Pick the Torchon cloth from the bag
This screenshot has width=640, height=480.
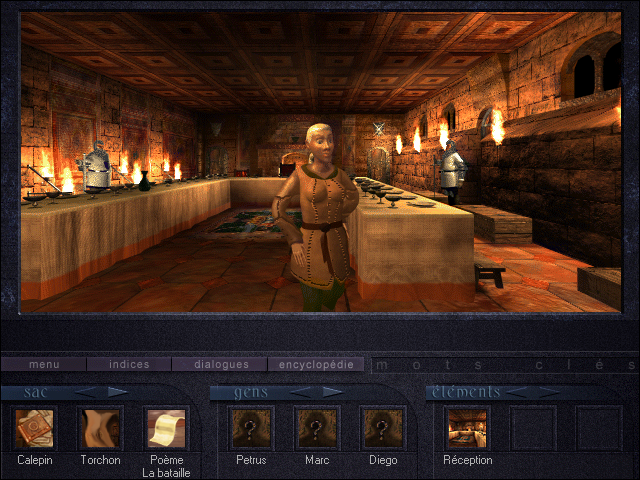click(x=100, y=429)
